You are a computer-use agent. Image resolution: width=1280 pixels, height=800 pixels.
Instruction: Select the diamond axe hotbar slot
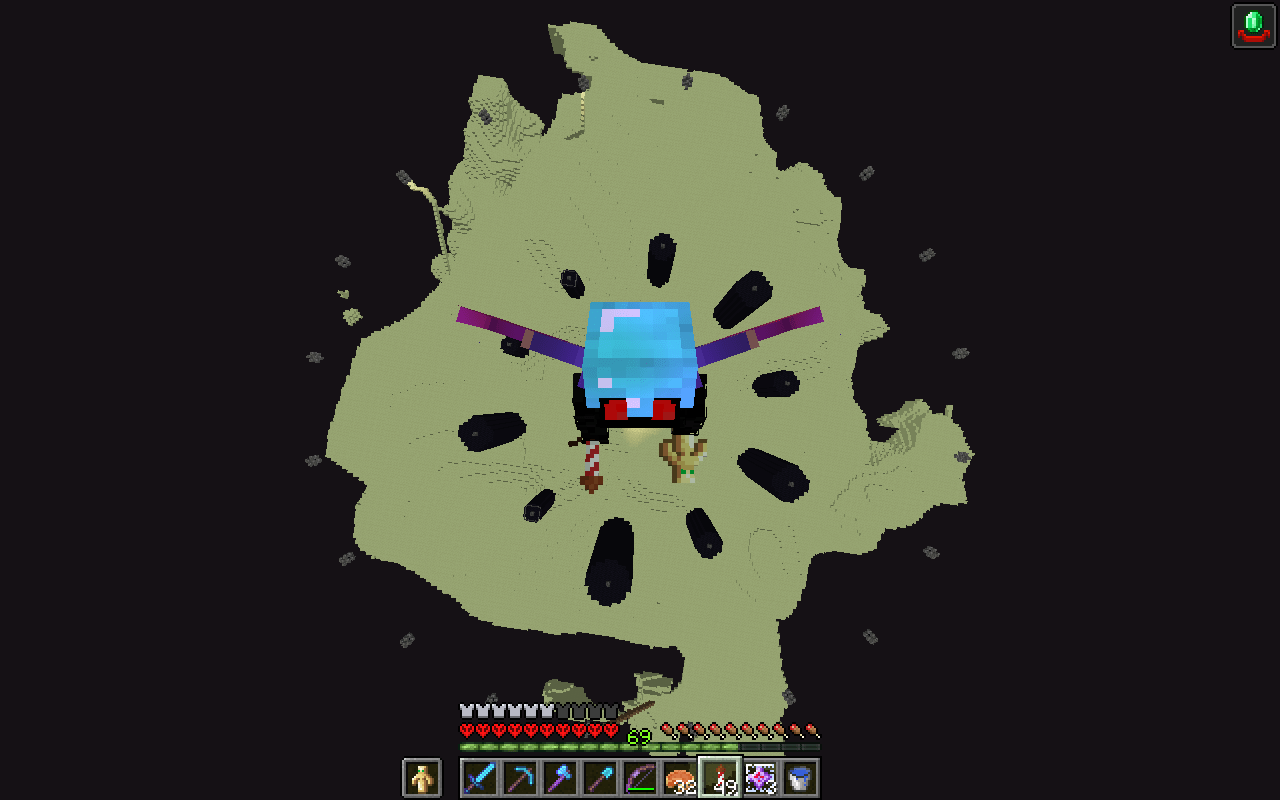coord(558,777)
